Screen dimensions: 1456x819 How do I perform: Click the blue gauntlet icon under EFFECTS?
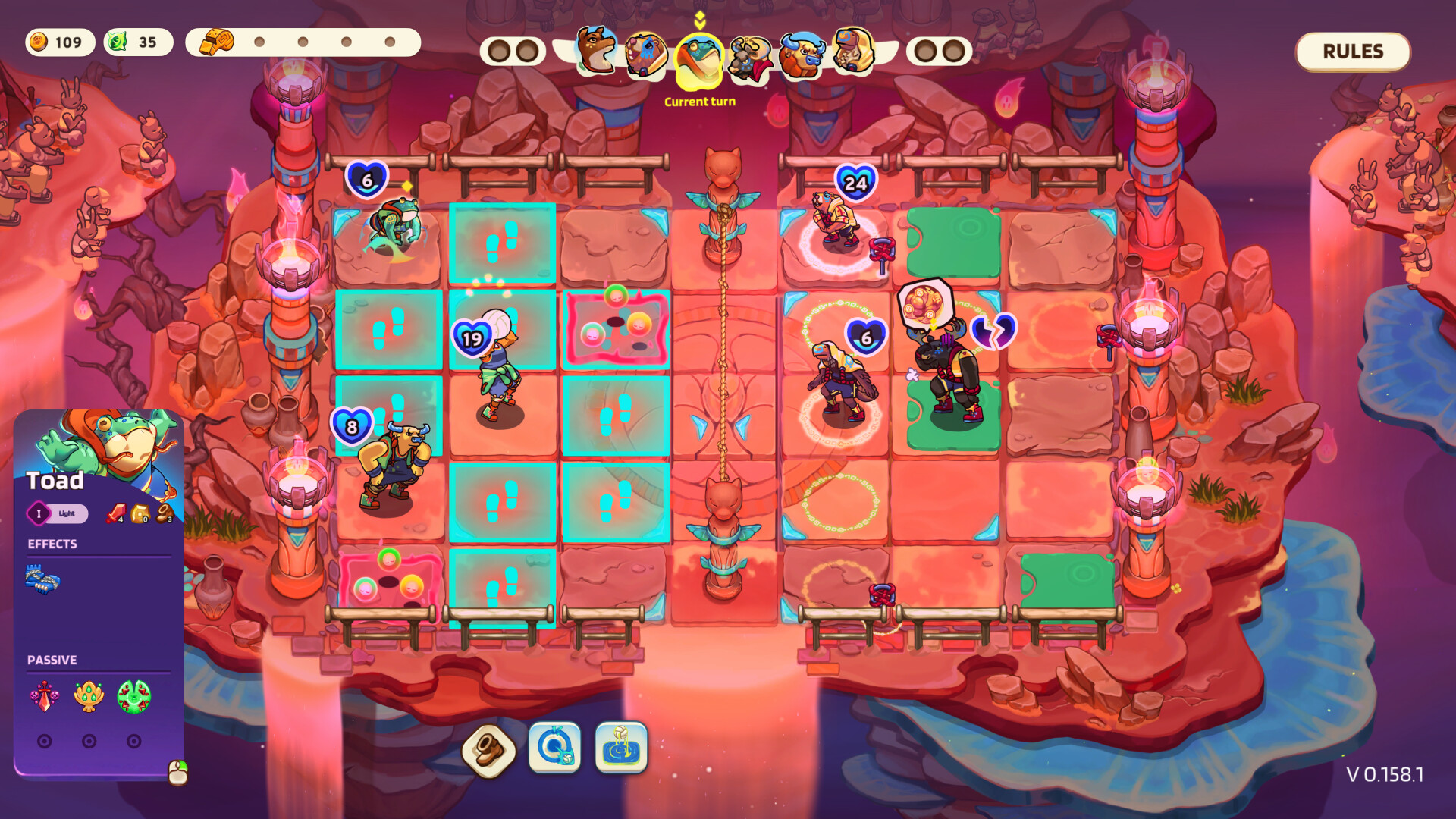pyautogui.click(x=43, y=579)
